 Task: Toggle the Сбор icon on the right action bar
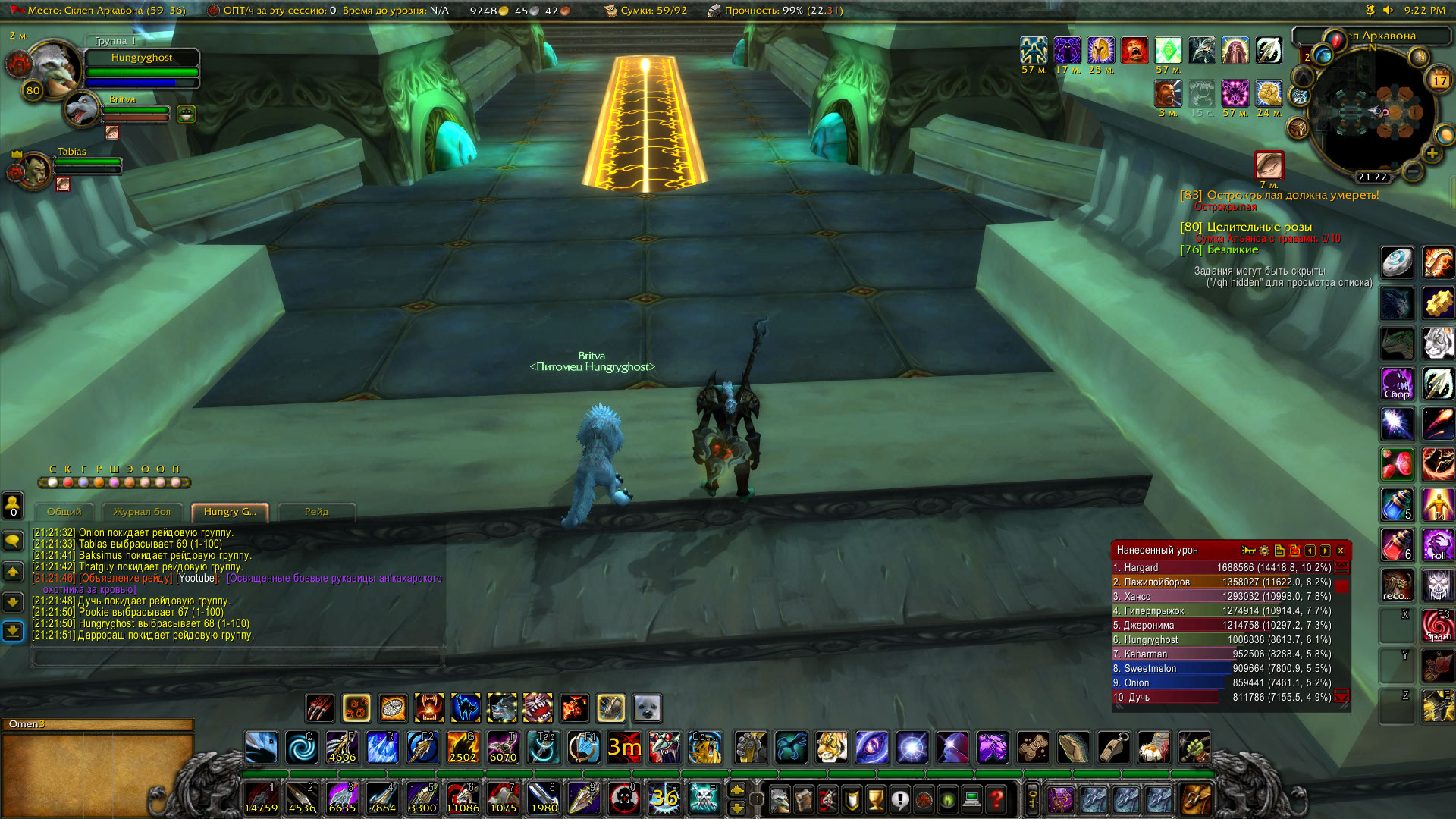(x=1398, y=385)
